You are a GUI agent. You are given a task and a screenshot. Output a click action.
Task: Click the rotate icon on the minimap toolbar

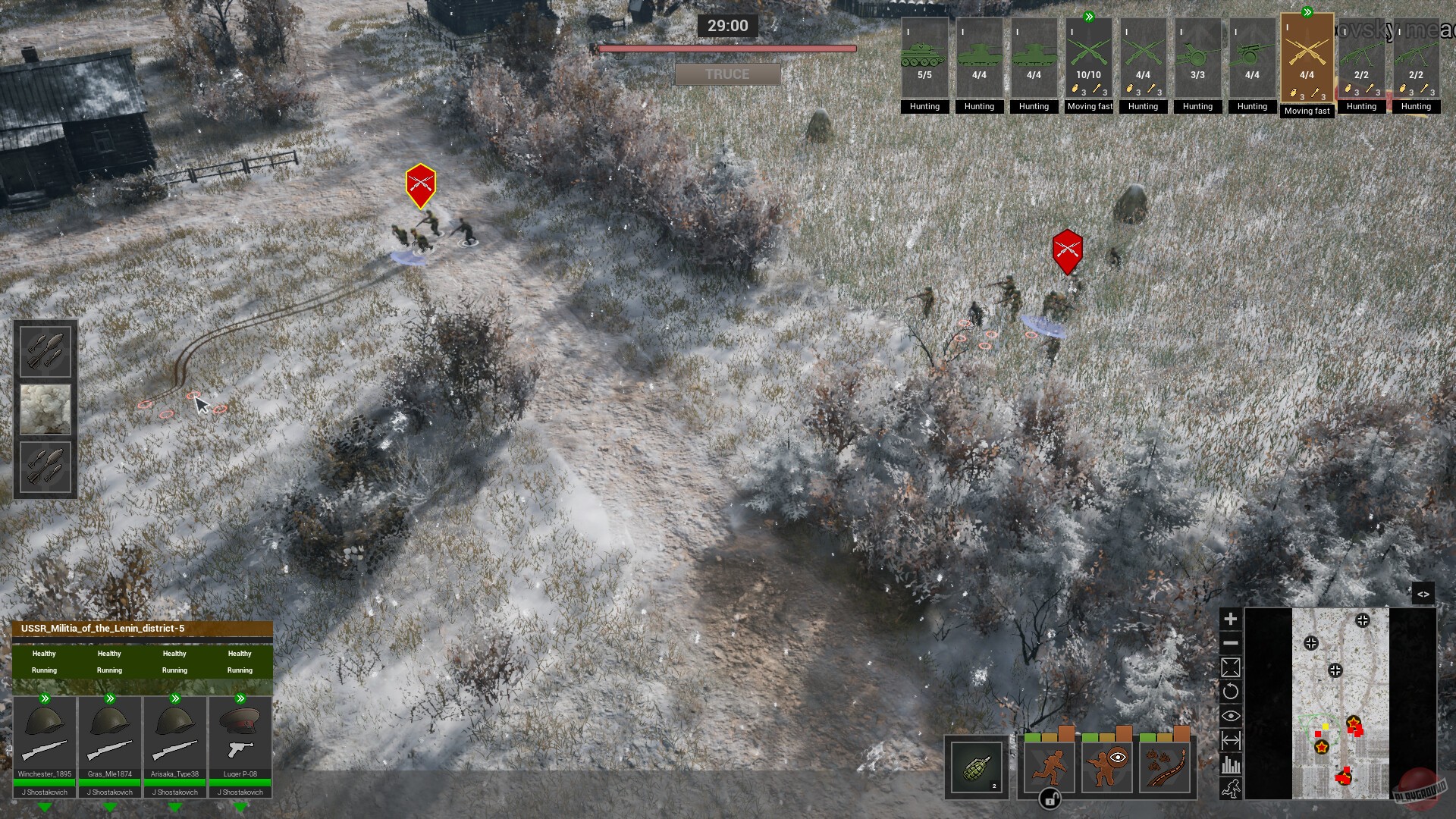point(1232,692)
